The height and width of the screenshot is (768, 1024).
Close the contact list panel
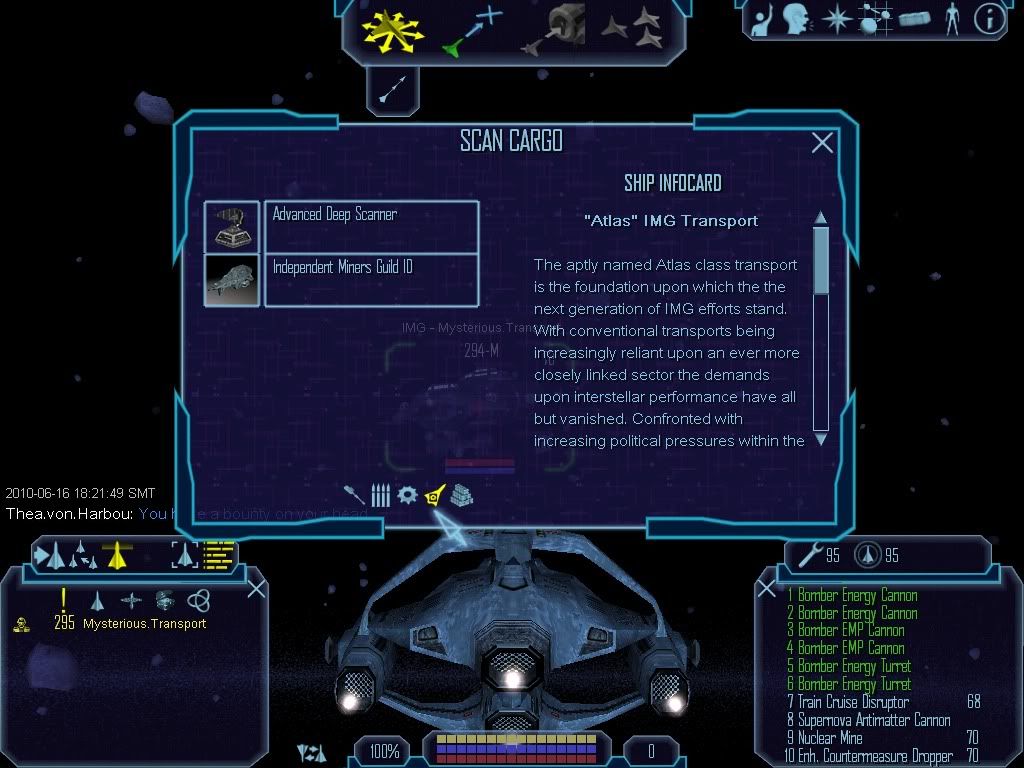click(x=256, y=588)
